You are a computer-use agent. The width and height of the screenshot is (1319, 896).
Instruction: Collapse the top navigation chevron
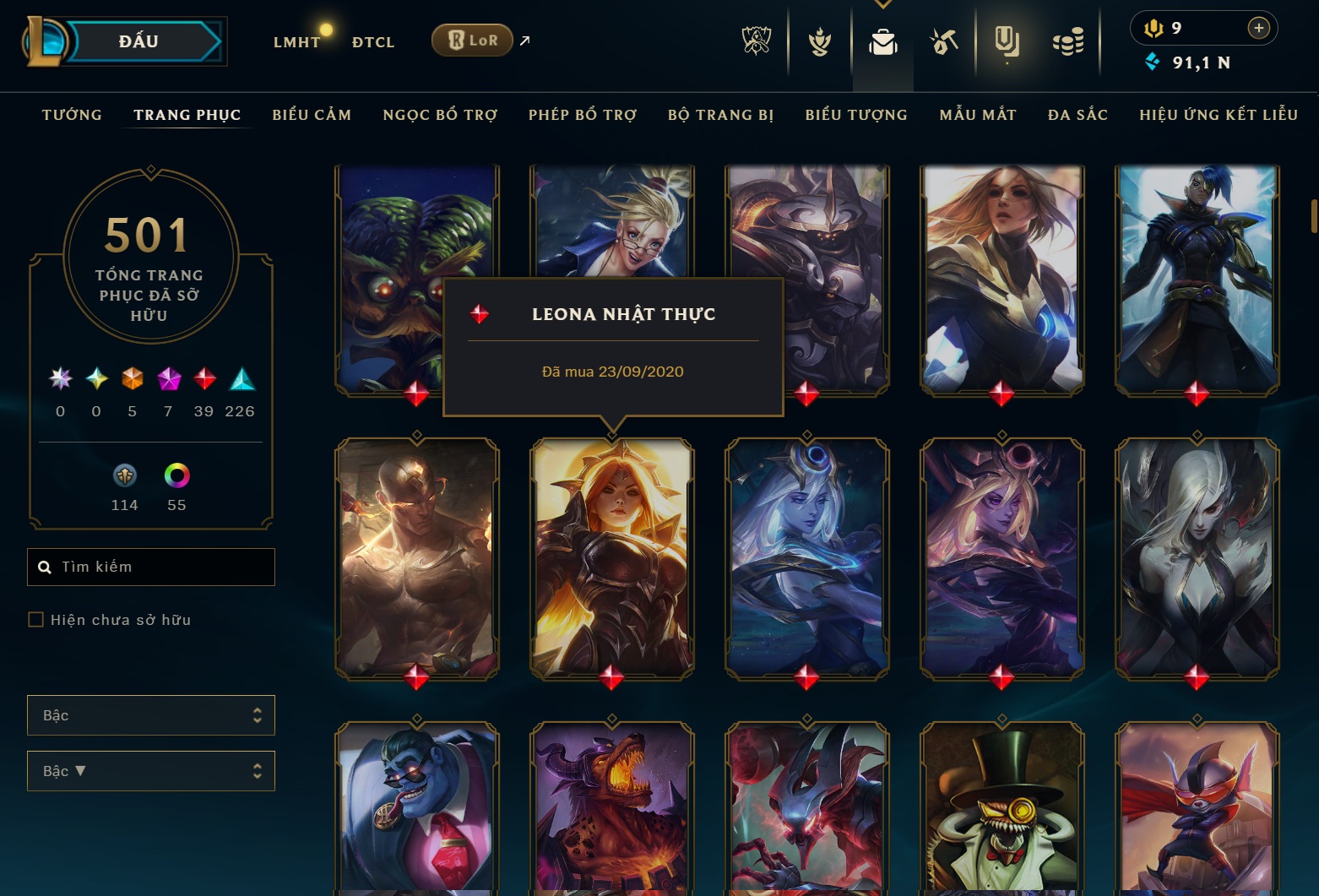[883, 4]
